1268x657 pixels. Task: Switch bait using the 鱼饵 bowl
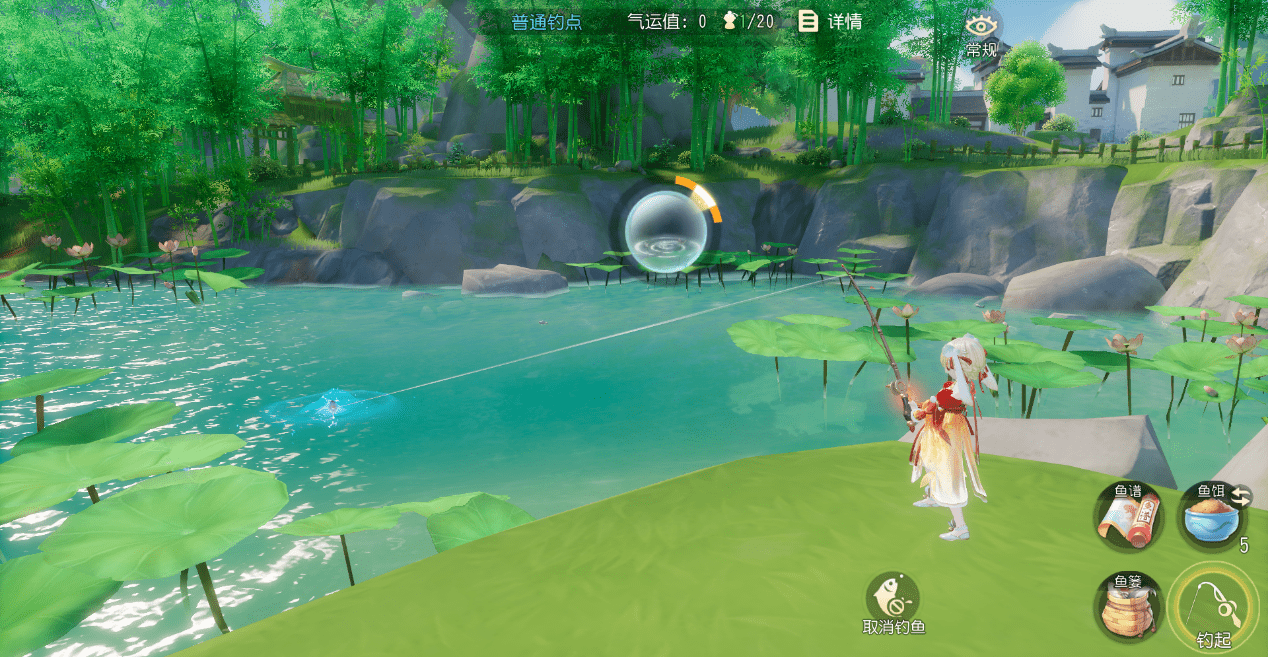pyautogui.click(x=1211, y=516)
